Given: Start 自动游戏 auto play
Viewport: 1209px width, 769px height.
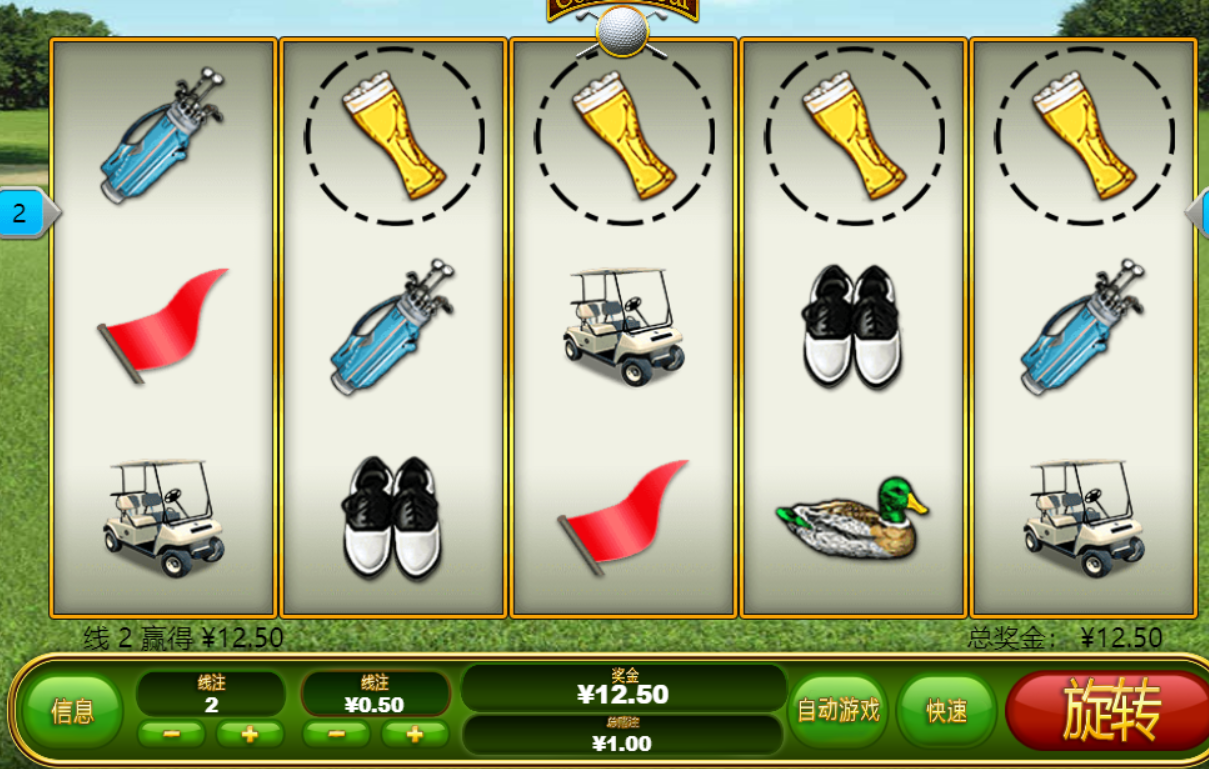Looking at the screenshot, I should (838, 710).
